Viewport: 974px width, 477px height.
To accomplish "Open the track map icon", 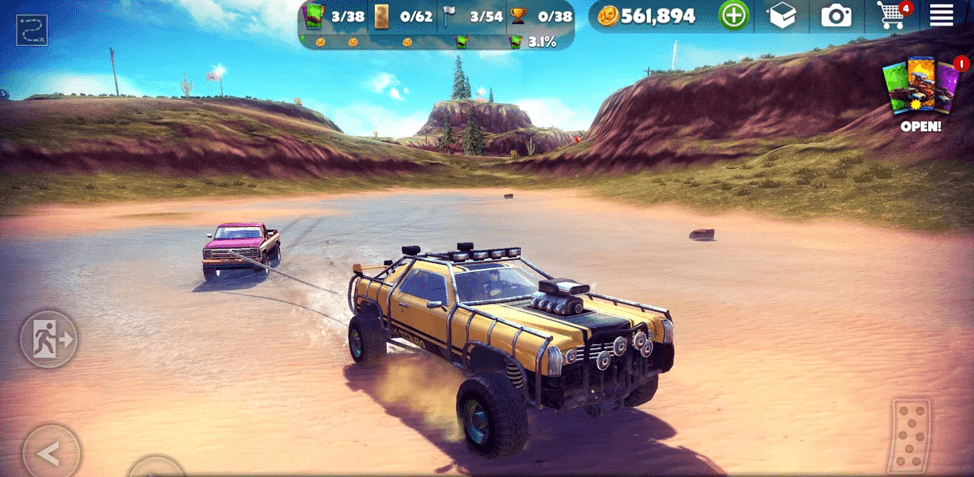I will [x=32, y=30].
